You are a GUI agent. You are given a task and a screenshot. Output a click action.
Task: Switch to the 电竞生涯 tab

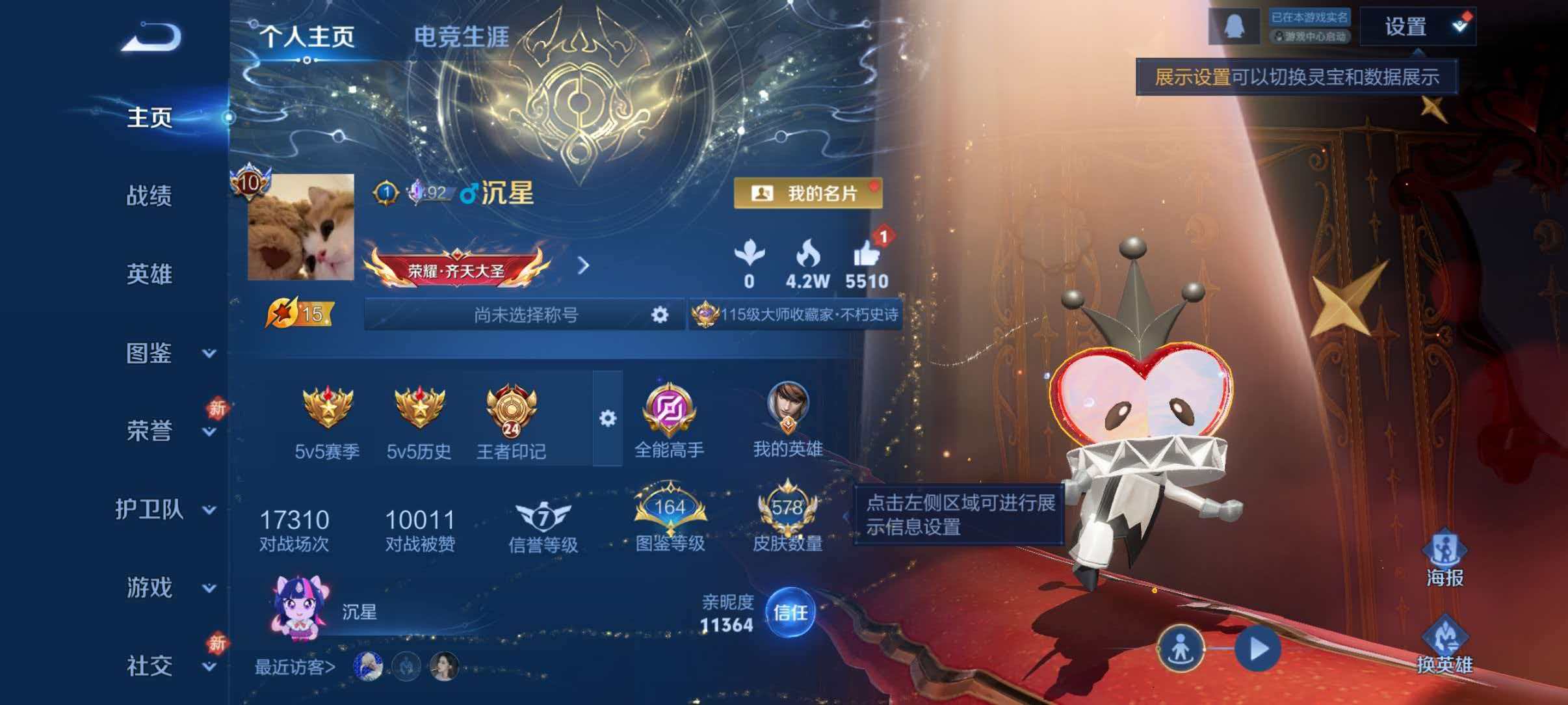[464, 36]
